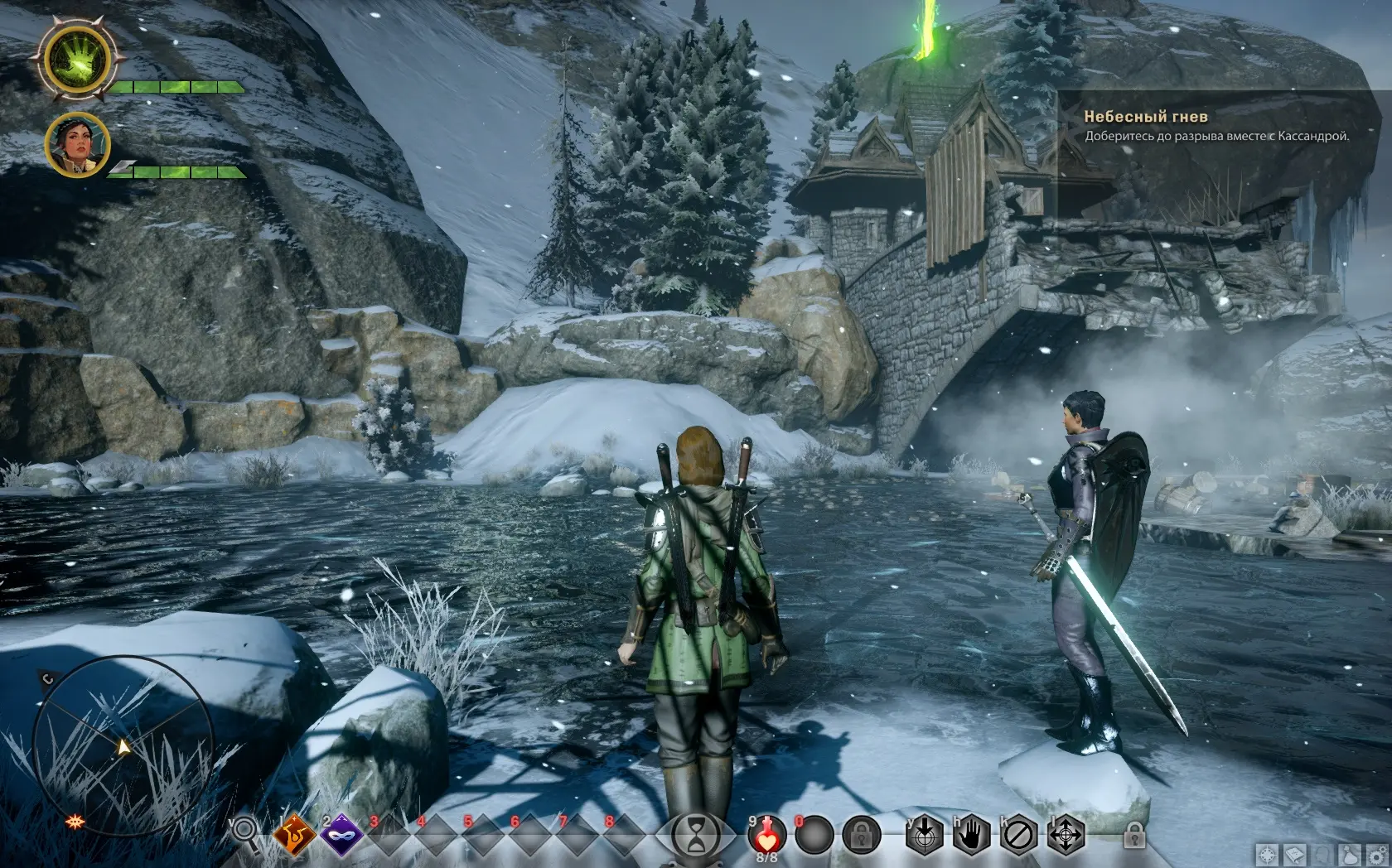The image size is (1392, 868).
Task: Select the open hand hold position command
Action: [x=970, y=837]
